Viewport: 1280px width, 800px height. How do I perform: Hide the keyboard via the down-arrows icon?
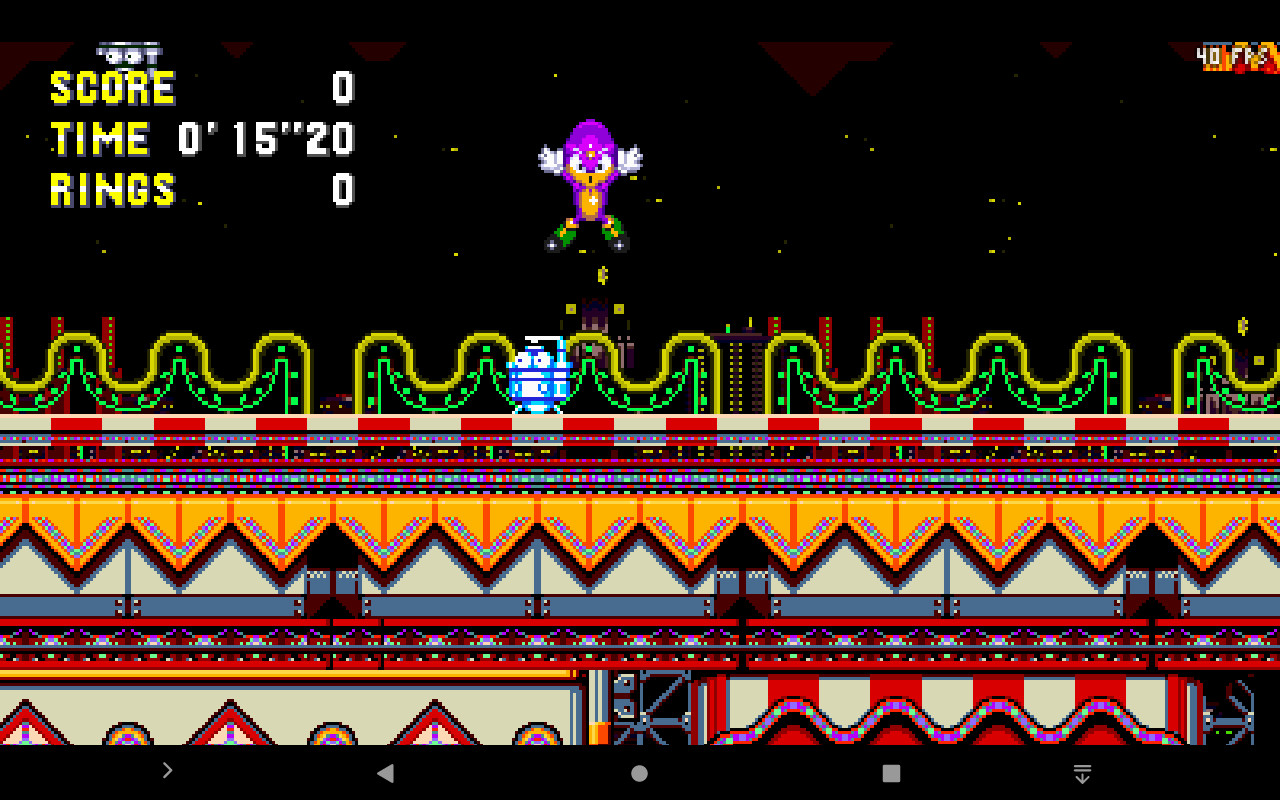pyautogui.click(x=1082, y=772)
